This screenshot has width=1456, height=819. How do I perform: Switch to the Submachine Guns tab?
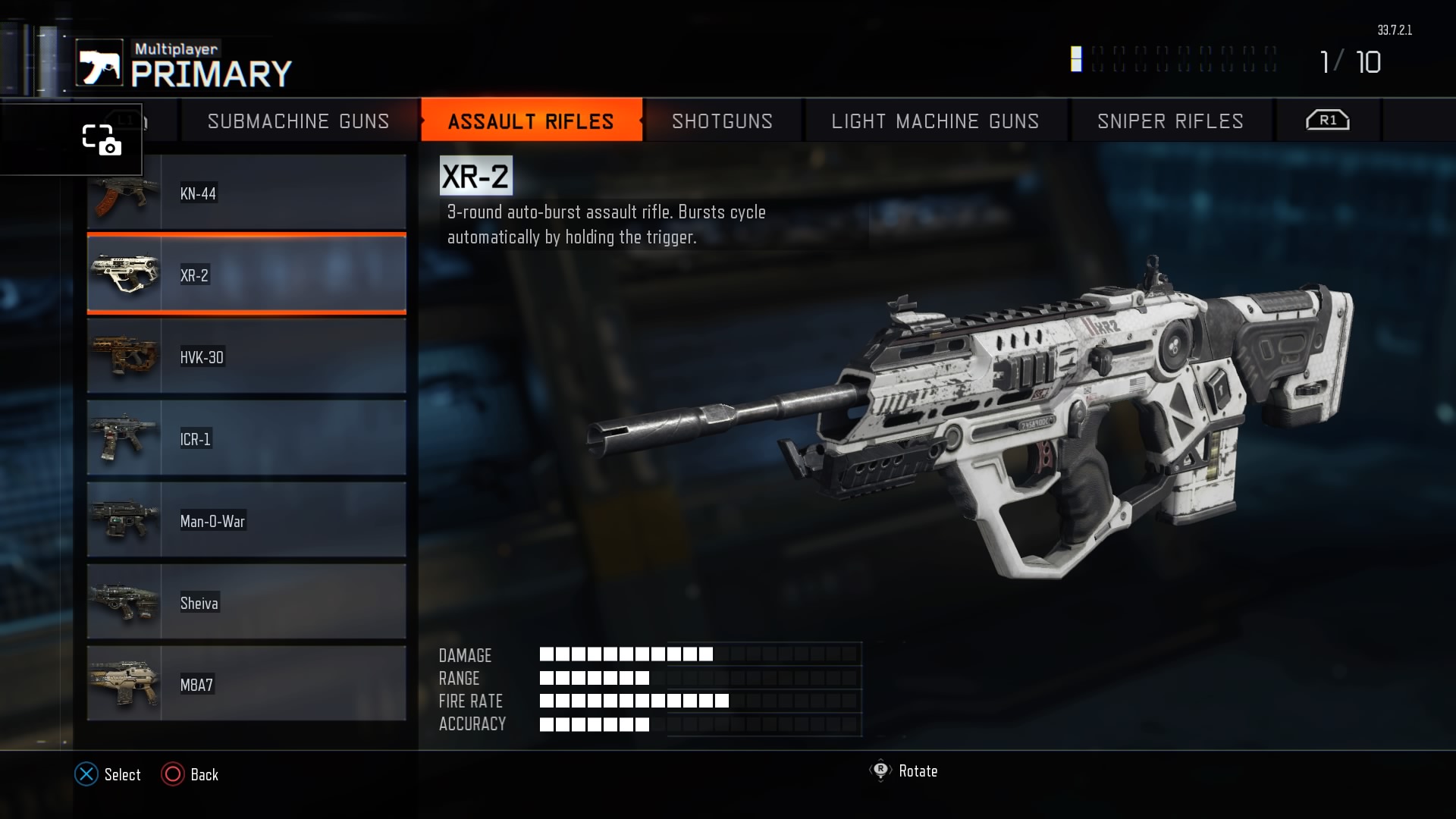(298, 121)
